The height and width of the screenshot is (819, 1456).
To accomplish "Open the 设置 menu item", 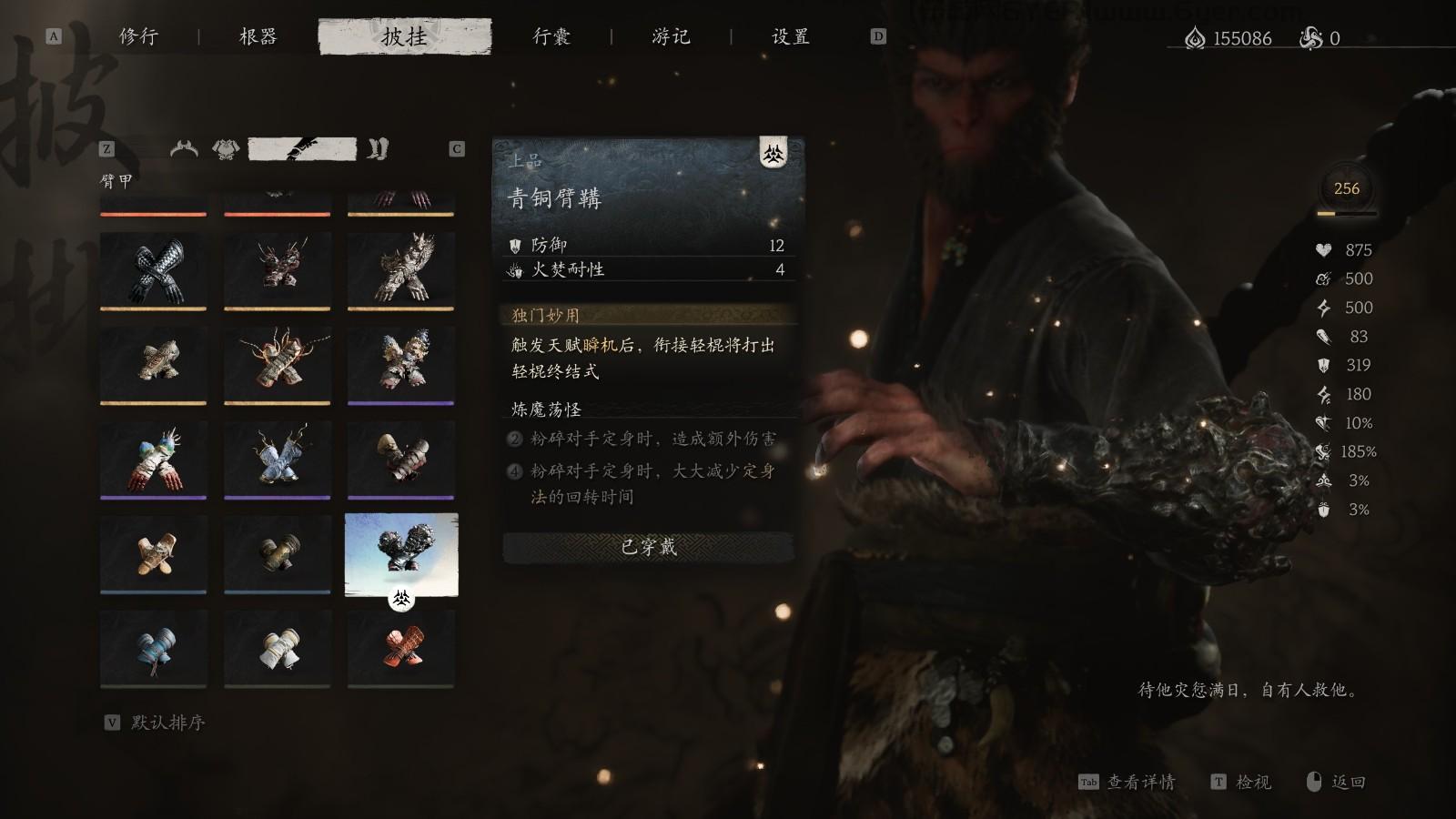I will pos(790,37).
